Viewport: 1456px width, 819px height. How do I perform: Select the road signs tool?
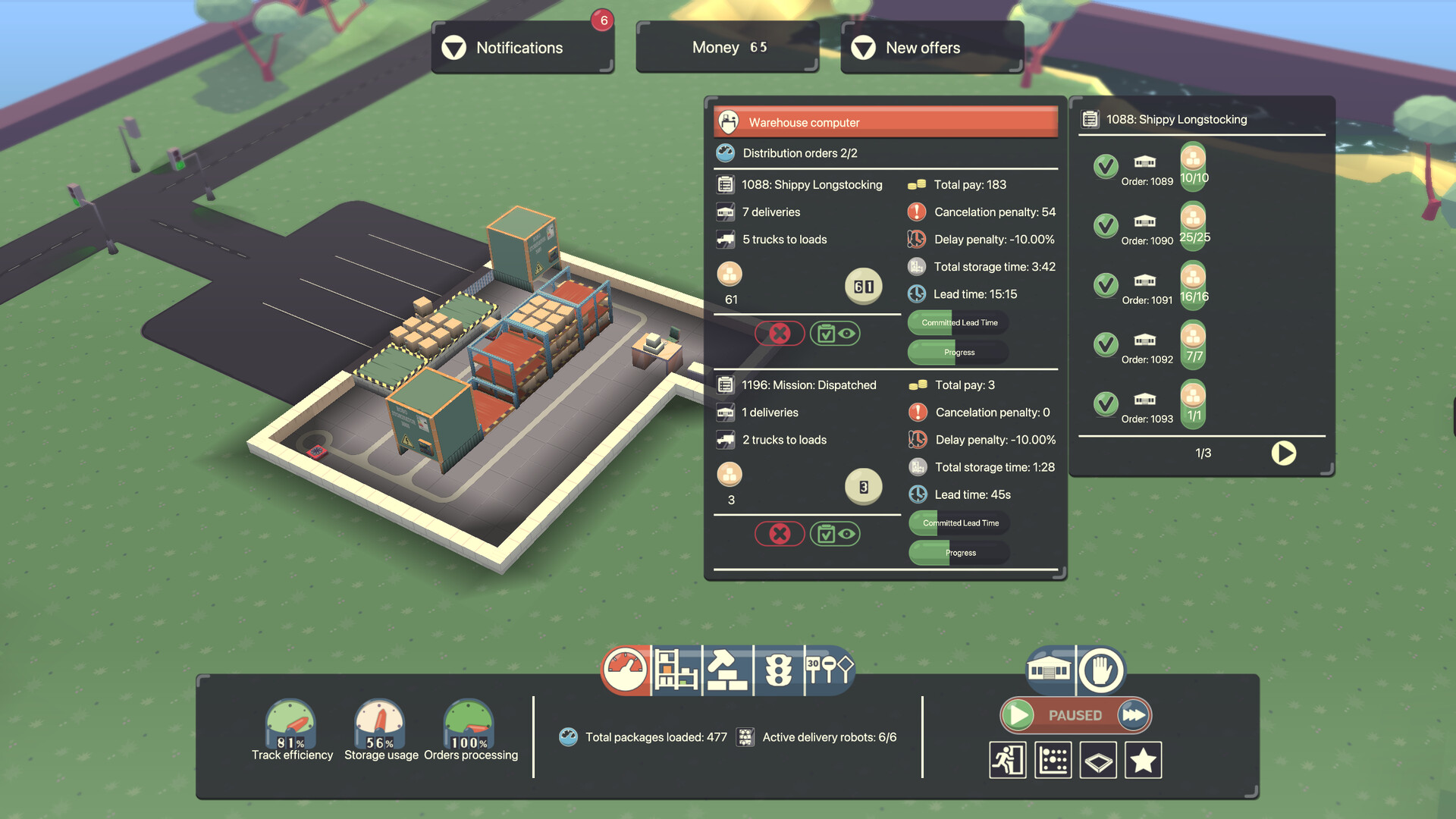click(x=828, y=671)
